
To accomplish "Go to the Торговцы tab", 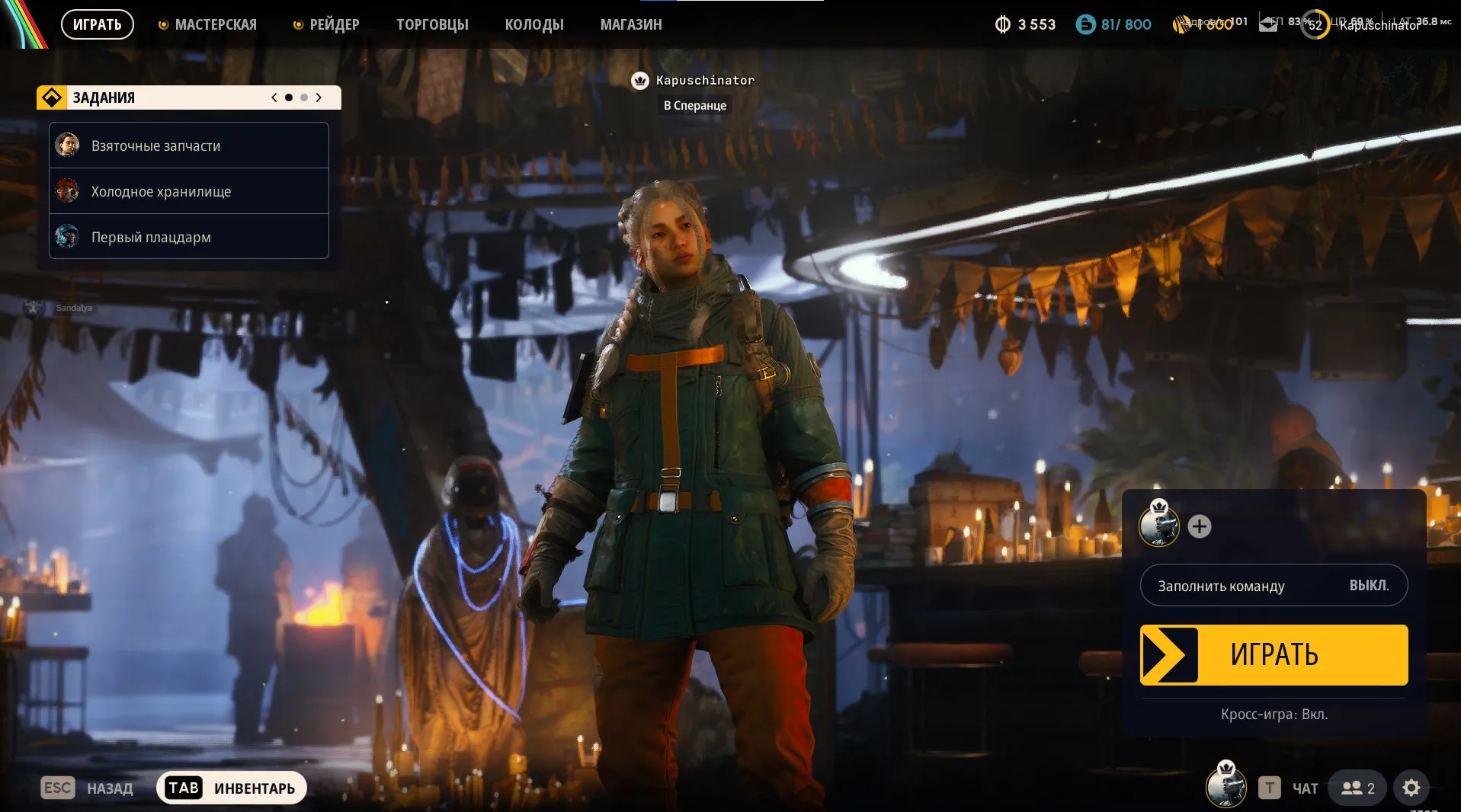I will click(432, 24).
